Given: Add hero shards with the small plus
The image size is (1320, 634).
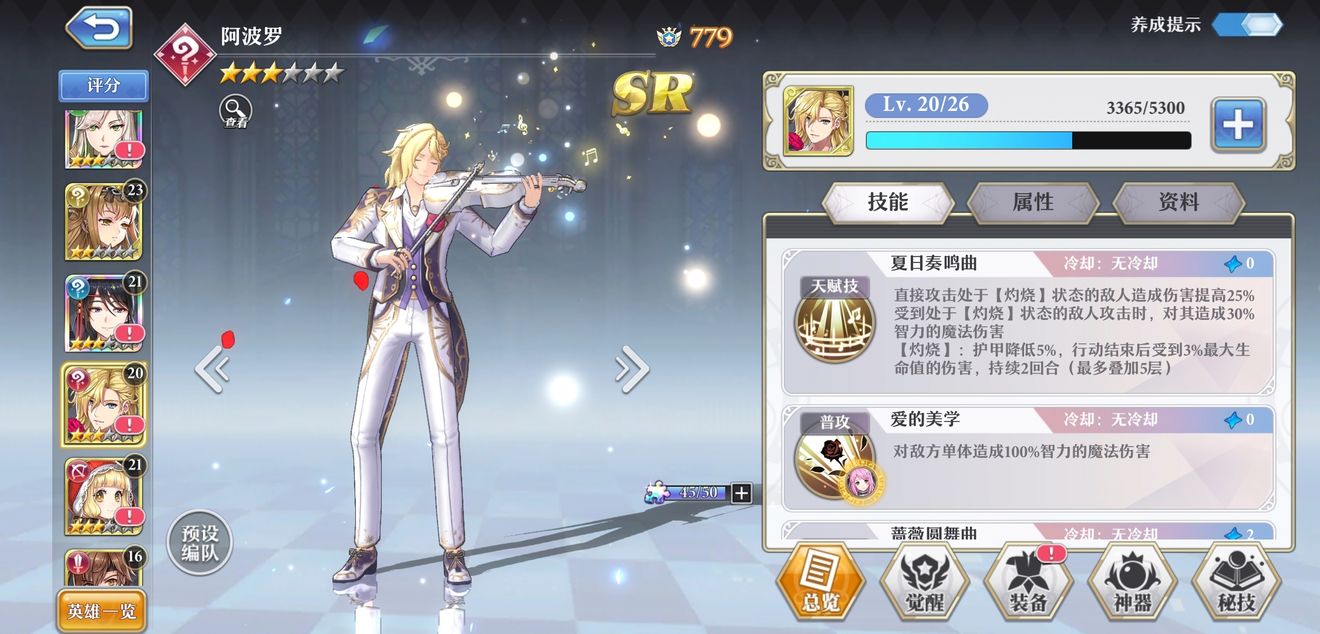Looking at the screenshot, I should point(741,492).
